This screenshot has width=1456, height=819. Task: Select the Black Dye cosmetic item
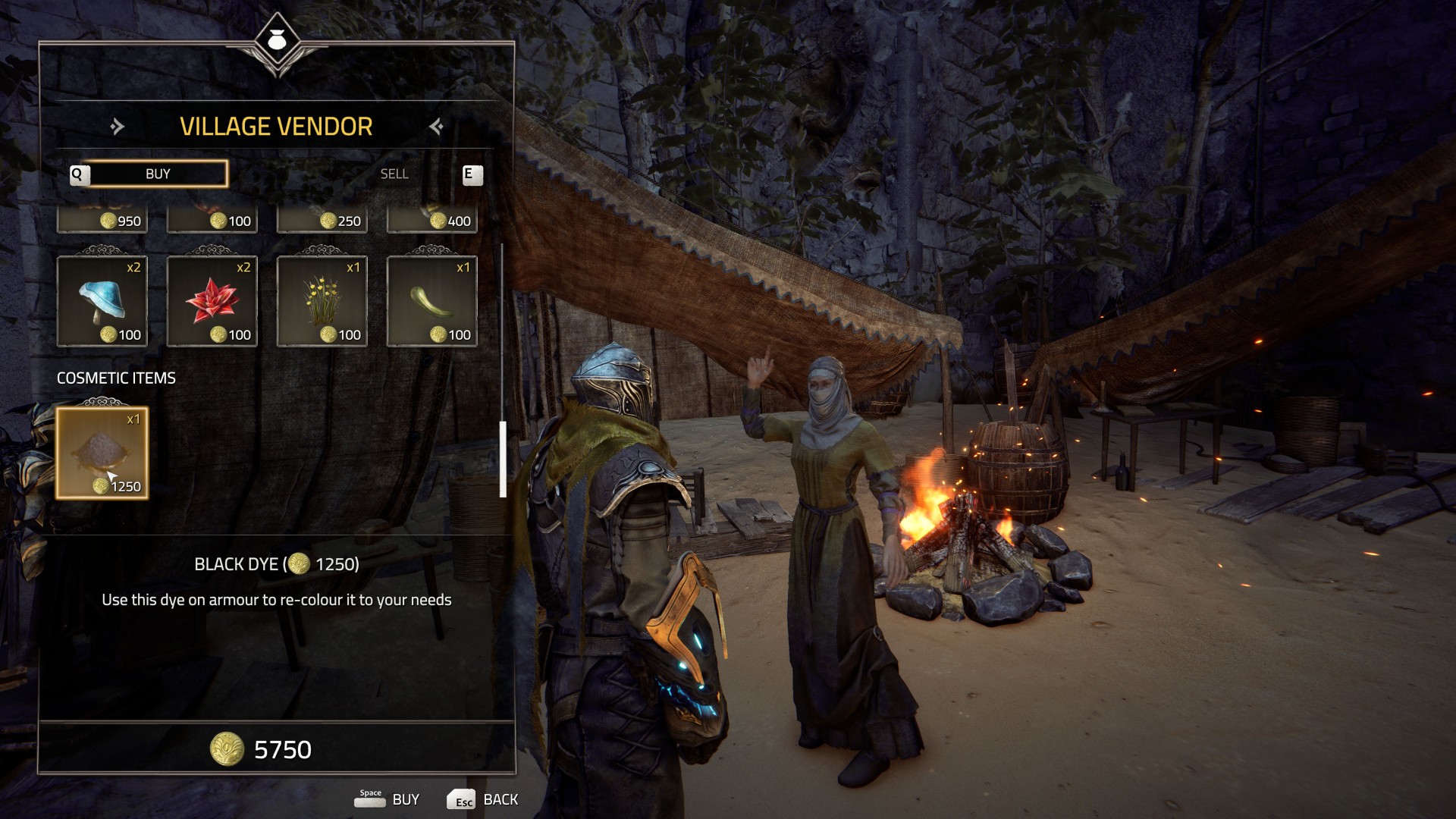[102, 453]
